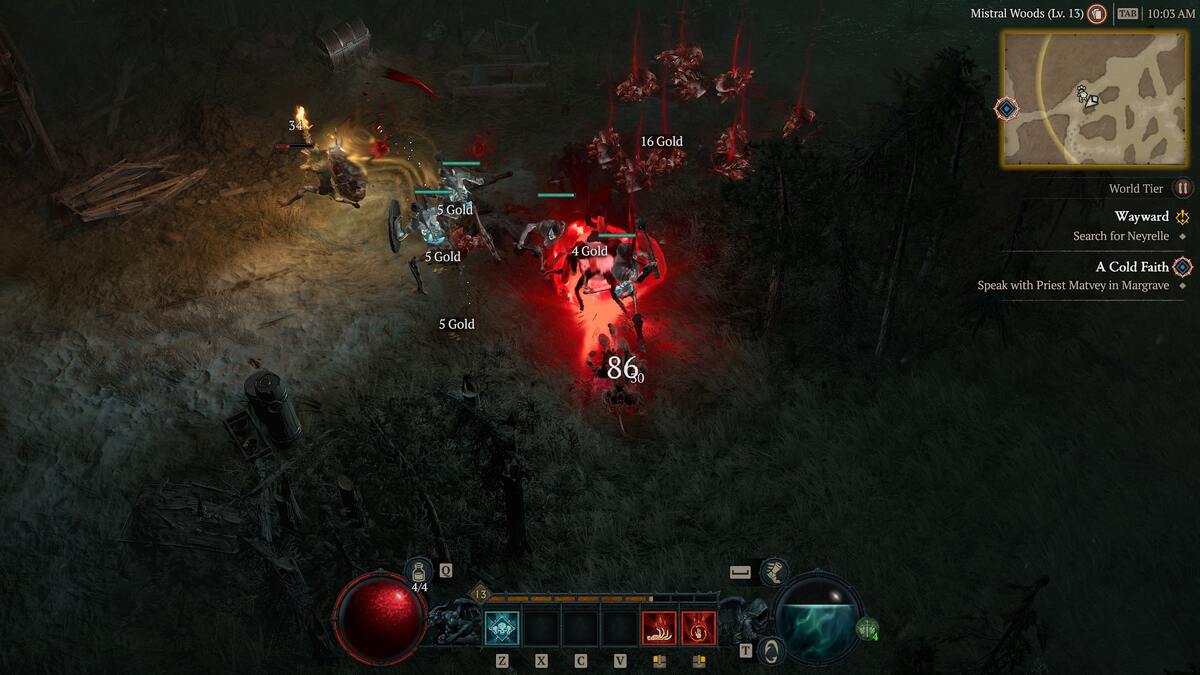Activate the red claw swipe skill
Screen dimensions: 1200x675
click(x=659, y=628)
